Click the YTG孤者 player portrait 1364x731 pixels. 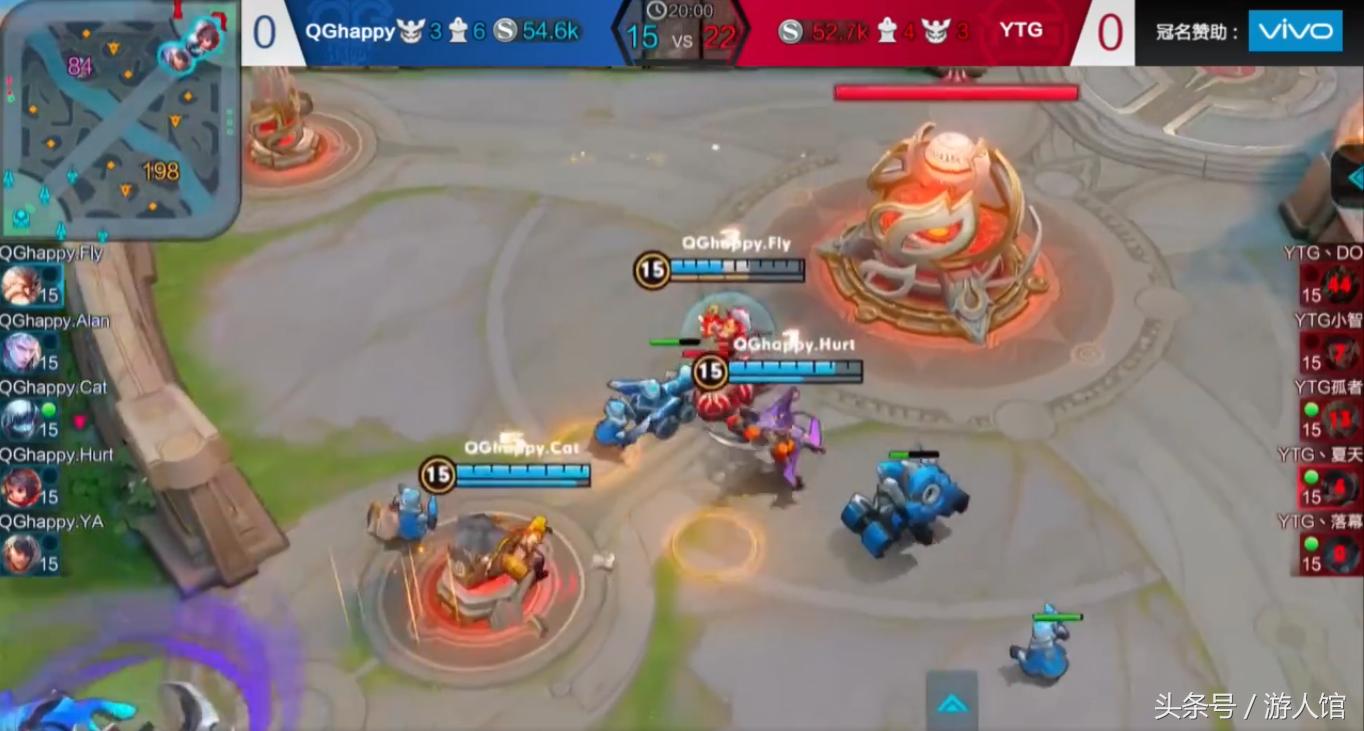tap(1342, 418)
